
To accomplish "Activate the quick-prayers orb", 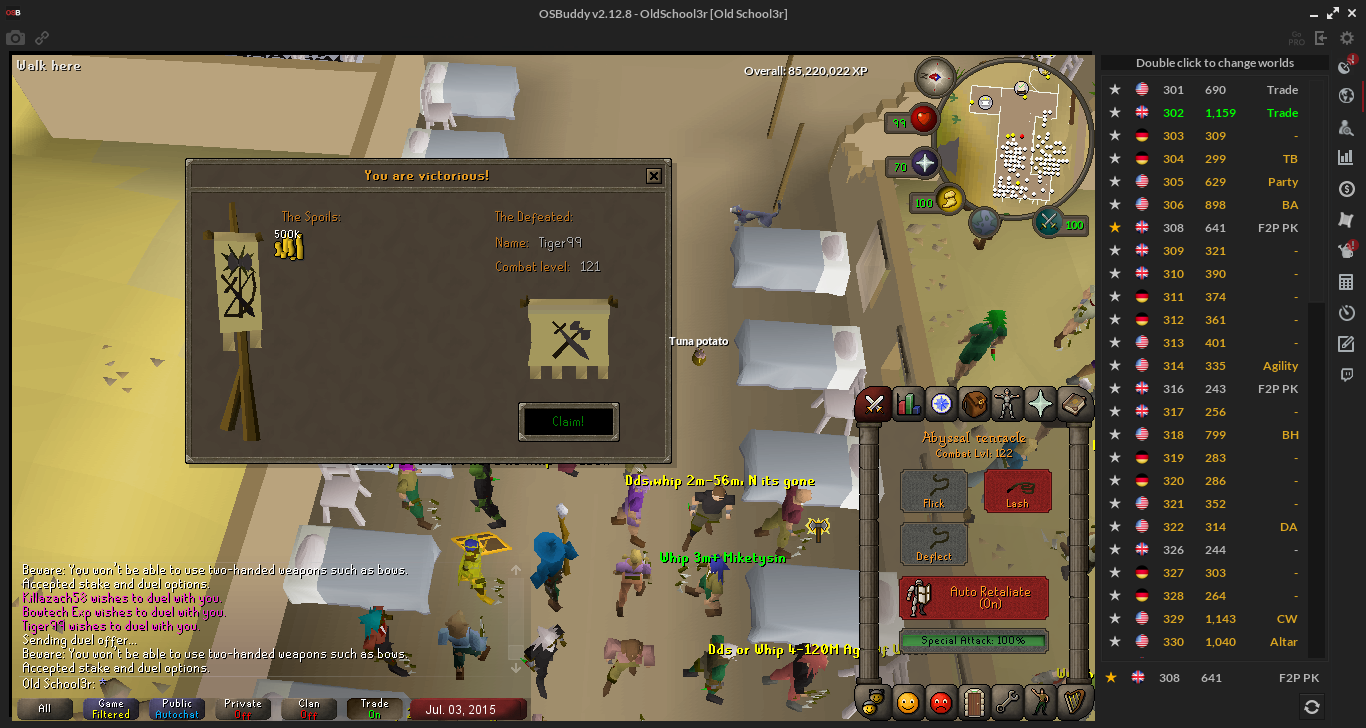I will tap(925, 163).
